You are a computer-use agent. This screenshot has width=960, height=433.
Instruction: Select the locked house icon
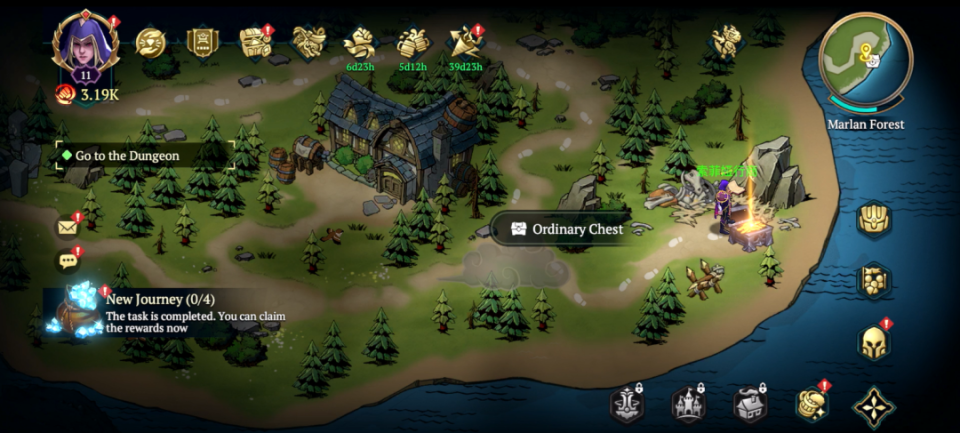(750, 404)
